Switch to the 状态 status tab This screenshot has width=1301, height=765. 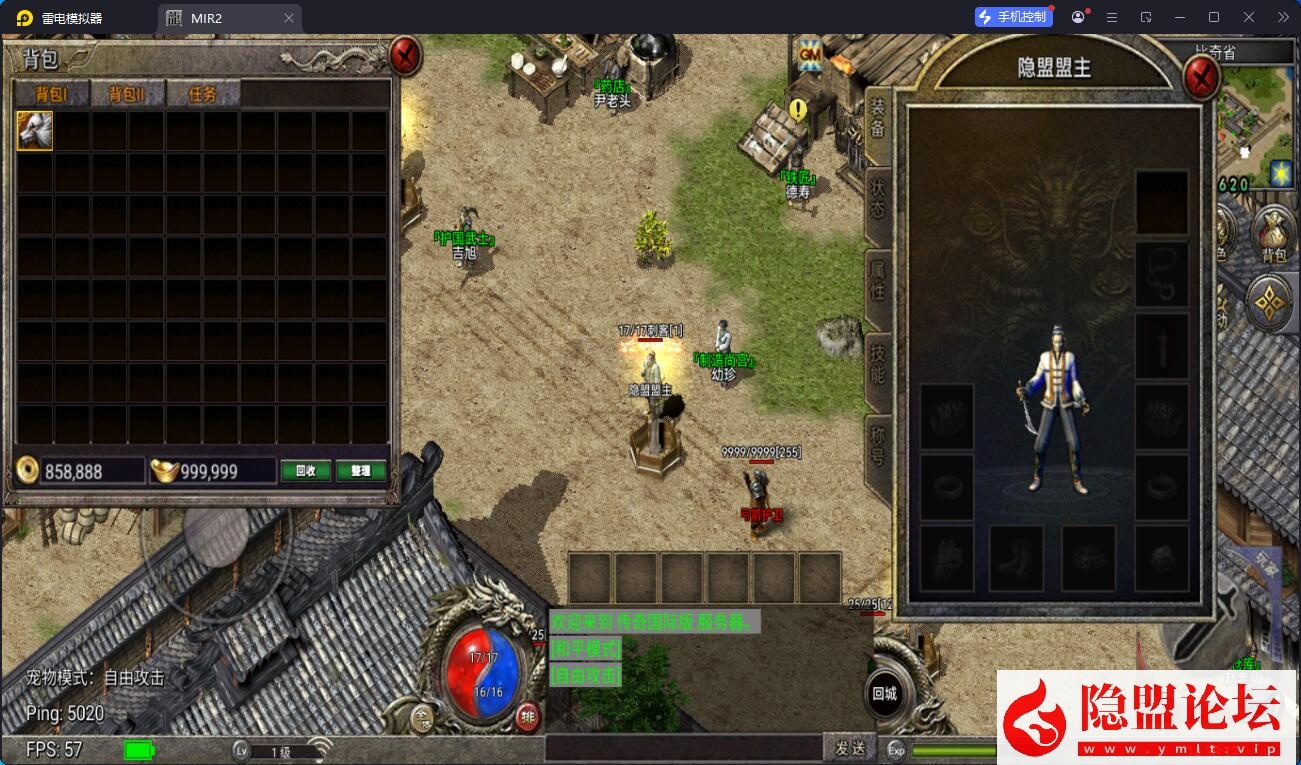coord(877,198)
